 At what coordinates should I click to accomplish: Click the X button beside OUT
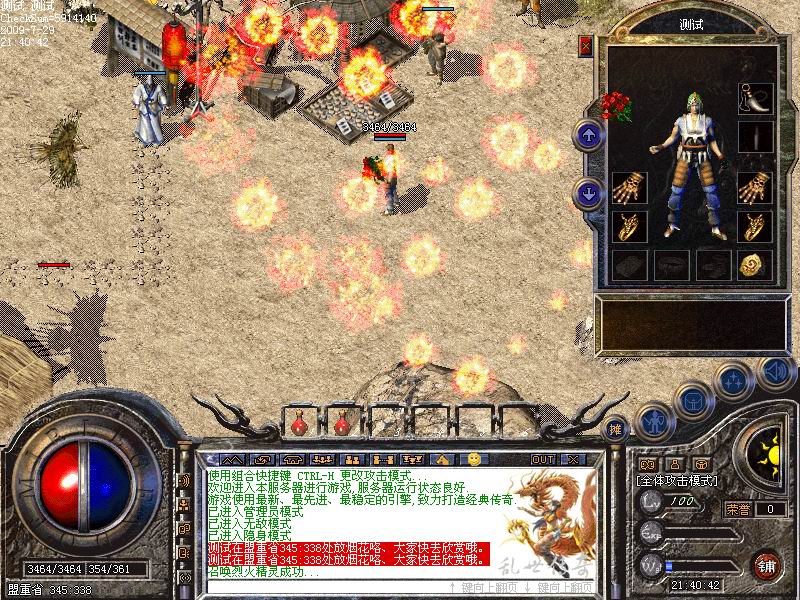tap(572, 459)
